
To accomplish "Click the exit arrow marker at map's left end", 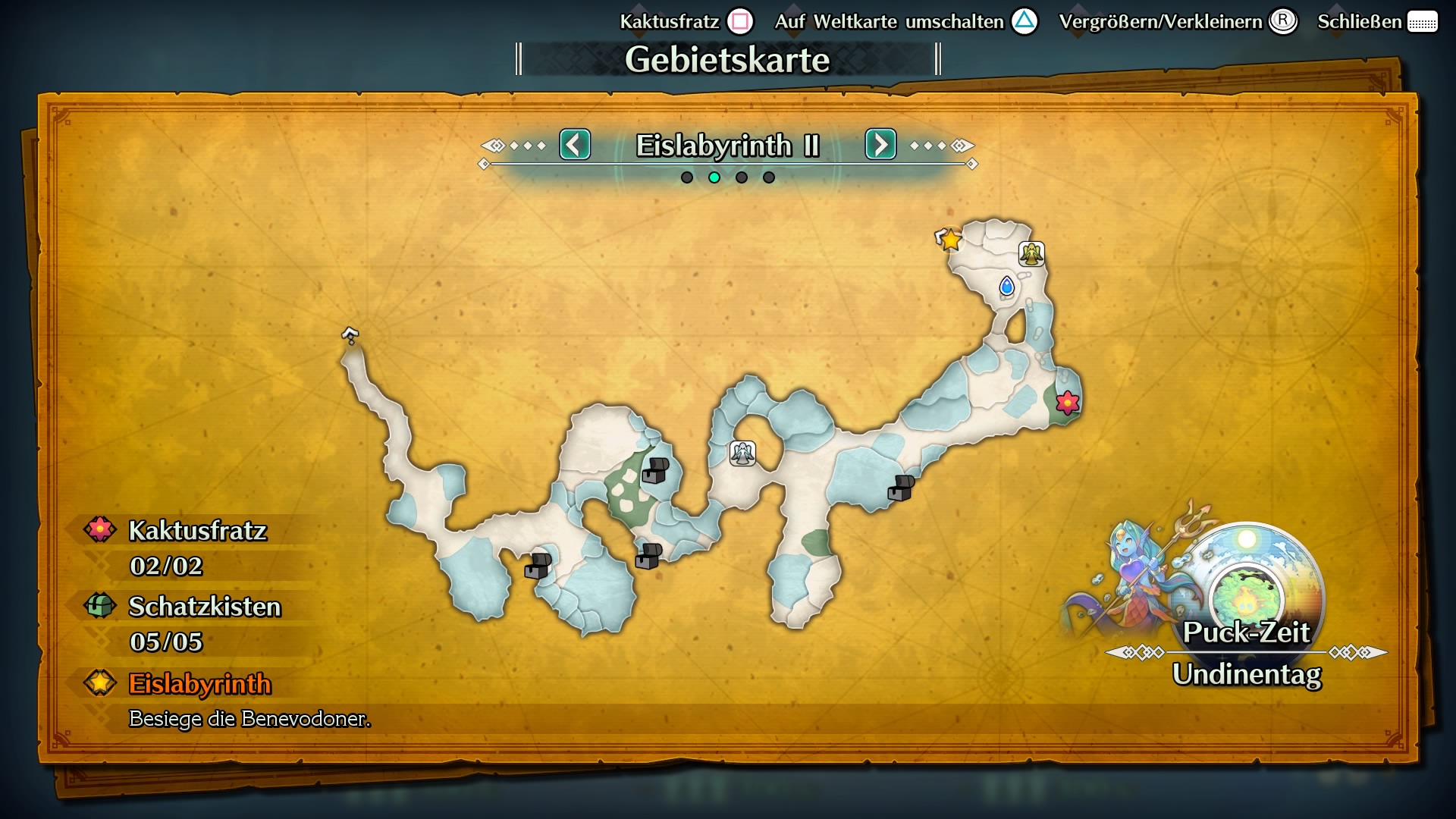I will 350,334.
